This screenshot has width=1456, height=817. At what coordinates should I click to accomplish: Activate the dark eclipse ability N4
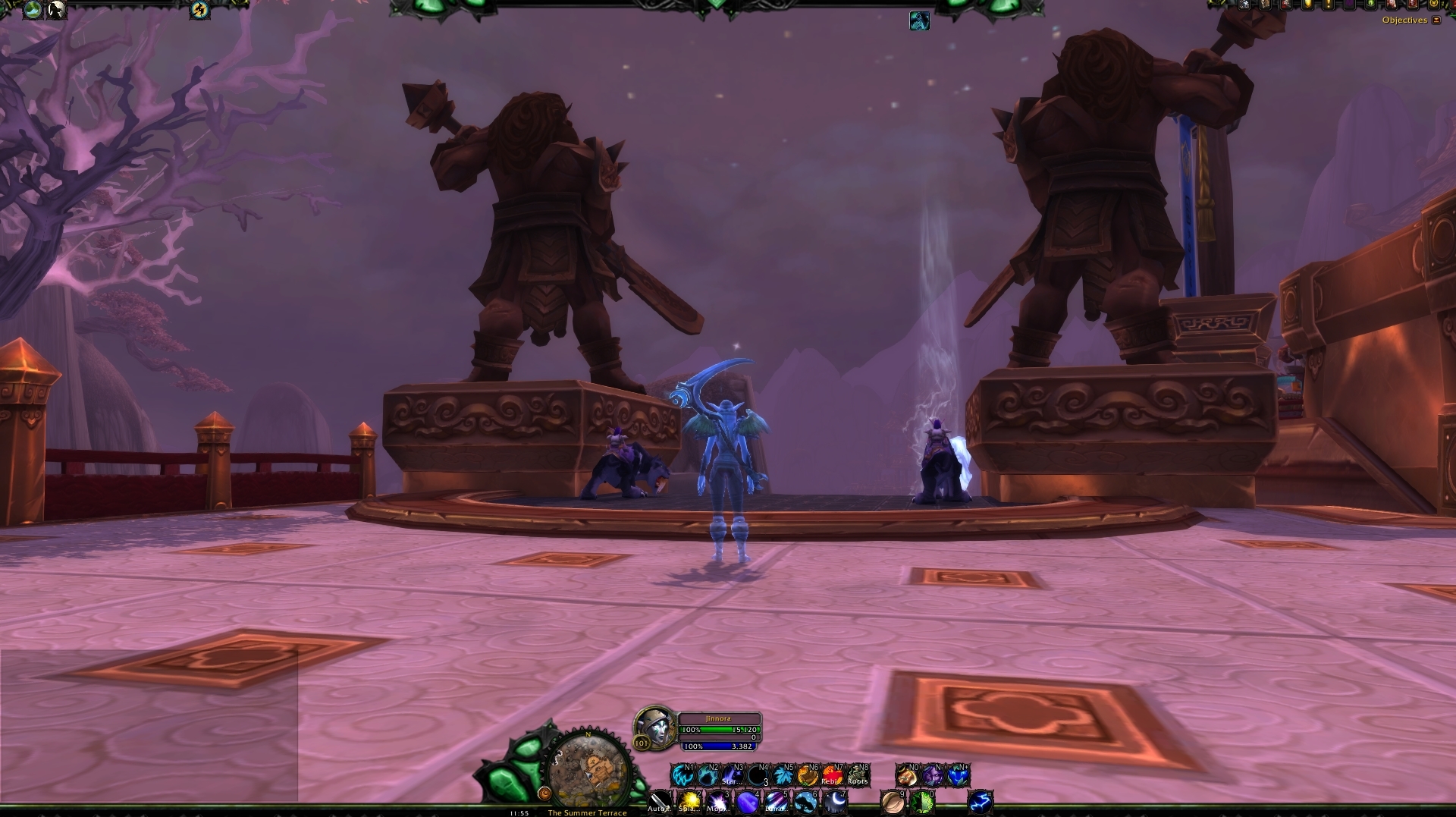click(x=758, y=775)
